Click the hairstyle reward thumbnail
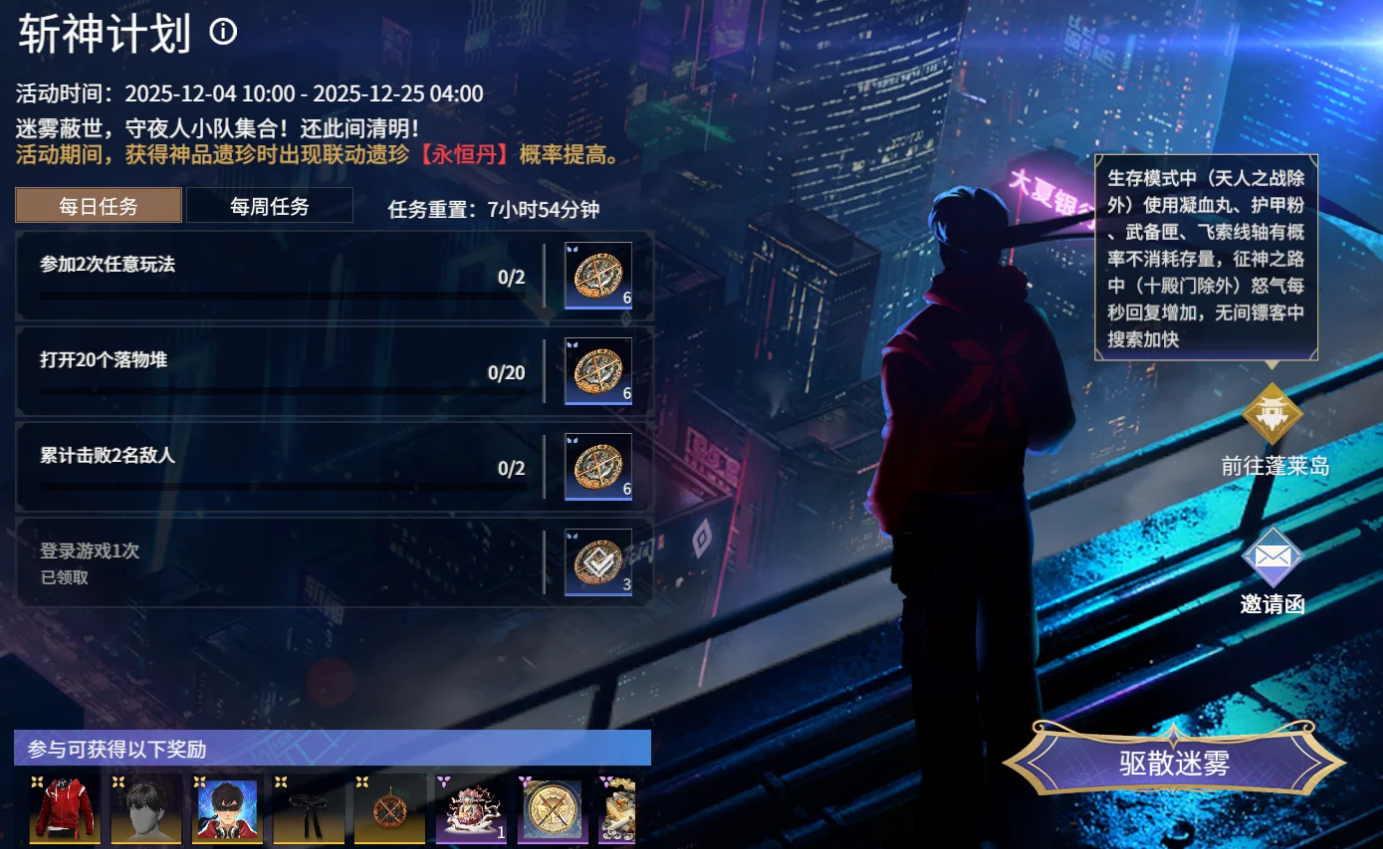The width and height of the screenshot is (1383, 849). (146, 808)
